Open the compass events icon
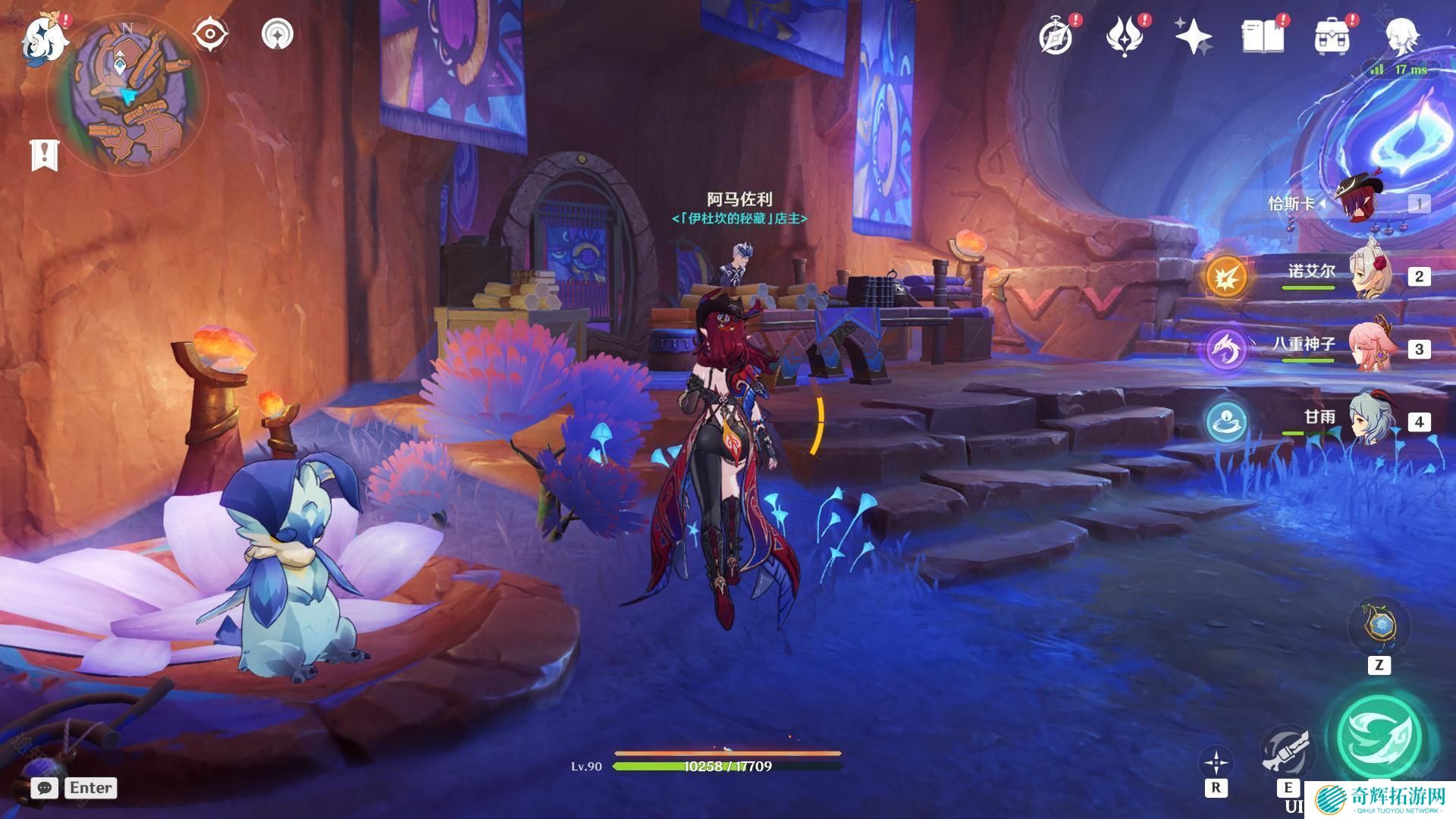Viewport: 1456px width, 819px height. click(x=1056, y=36)
